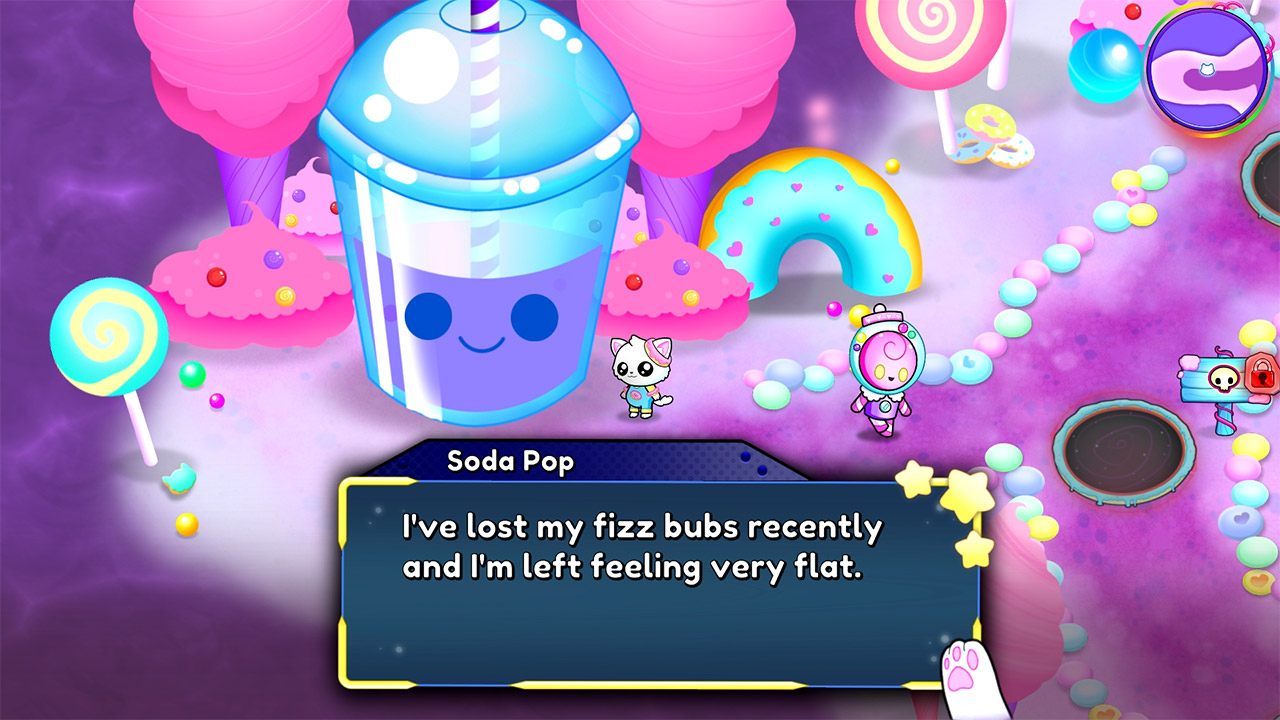Tap the skull icon on the blue signpost
The height and width of the screenshot is (720, 1280).
[1223, 379]
